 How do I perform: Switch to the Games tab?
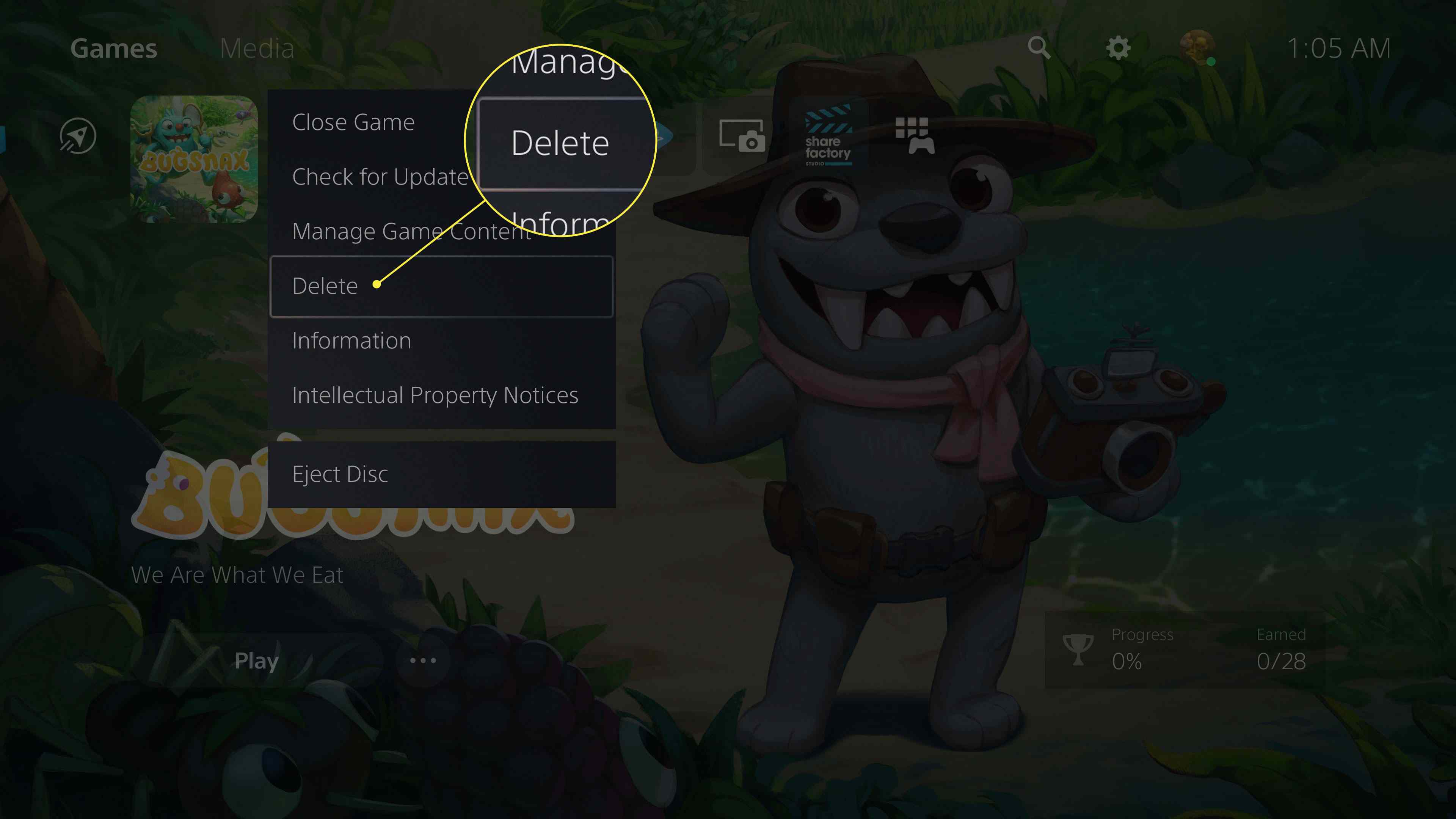114,49
